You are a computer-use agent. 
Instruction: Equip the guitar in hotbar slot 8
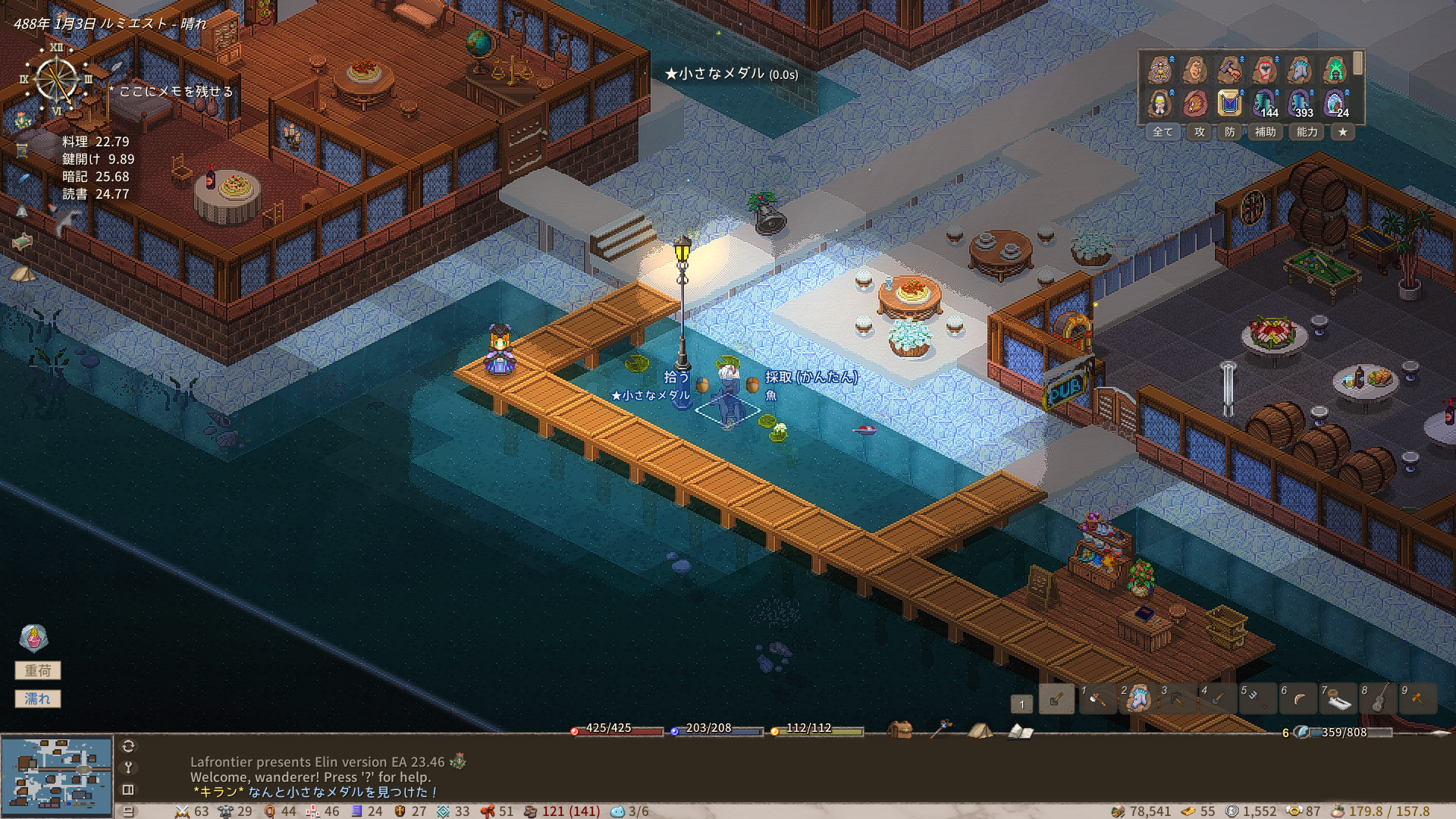[x=1379, y=699]
